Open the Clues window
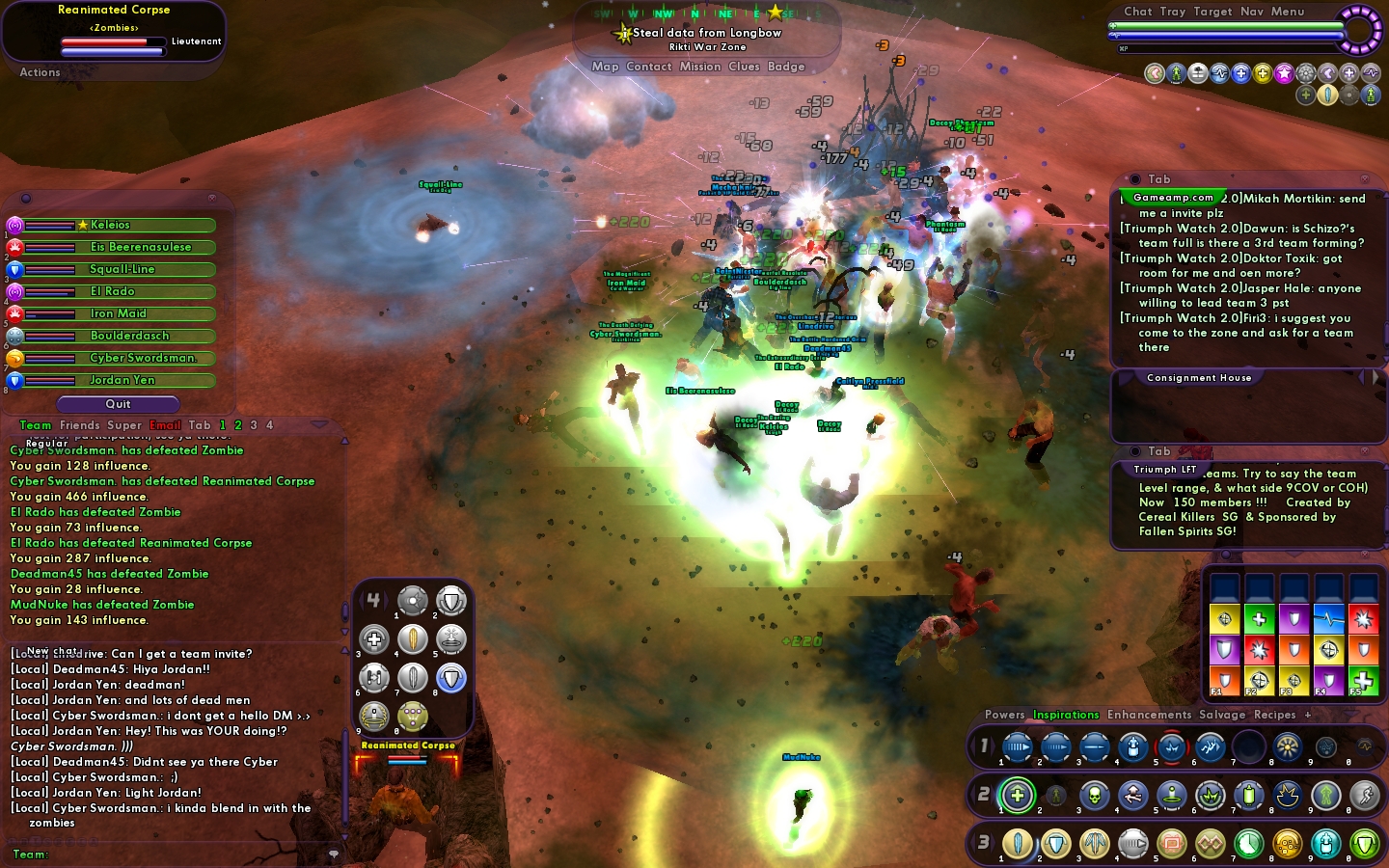Image resolution: width=1389 pixels, height=868 pixels. (x=744, y=67)
